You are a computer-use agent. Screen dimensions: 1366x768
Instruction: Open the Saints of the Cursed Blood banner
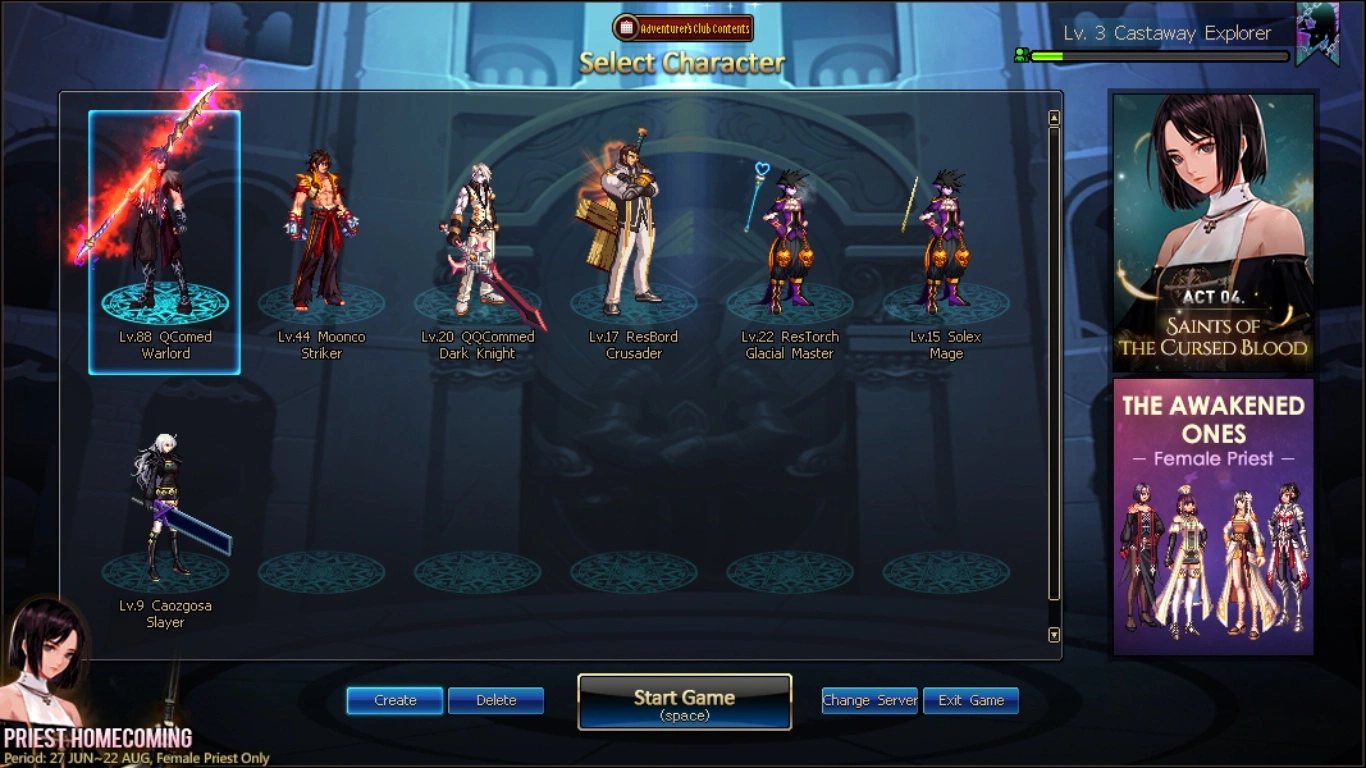pyautogui.click(x=1214, y=231)
